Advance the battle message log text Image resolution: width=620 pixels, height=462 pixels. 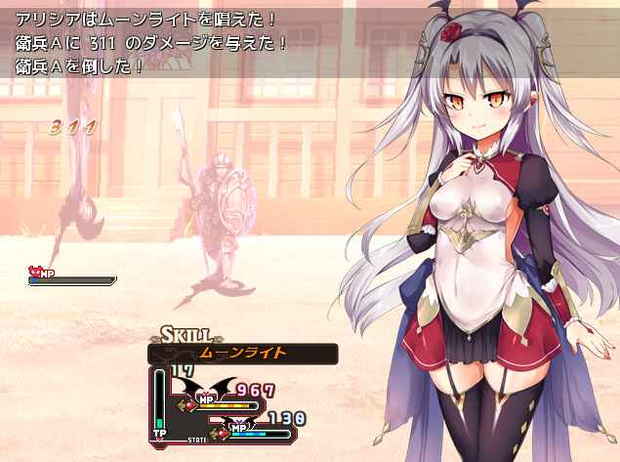[200, 42]
